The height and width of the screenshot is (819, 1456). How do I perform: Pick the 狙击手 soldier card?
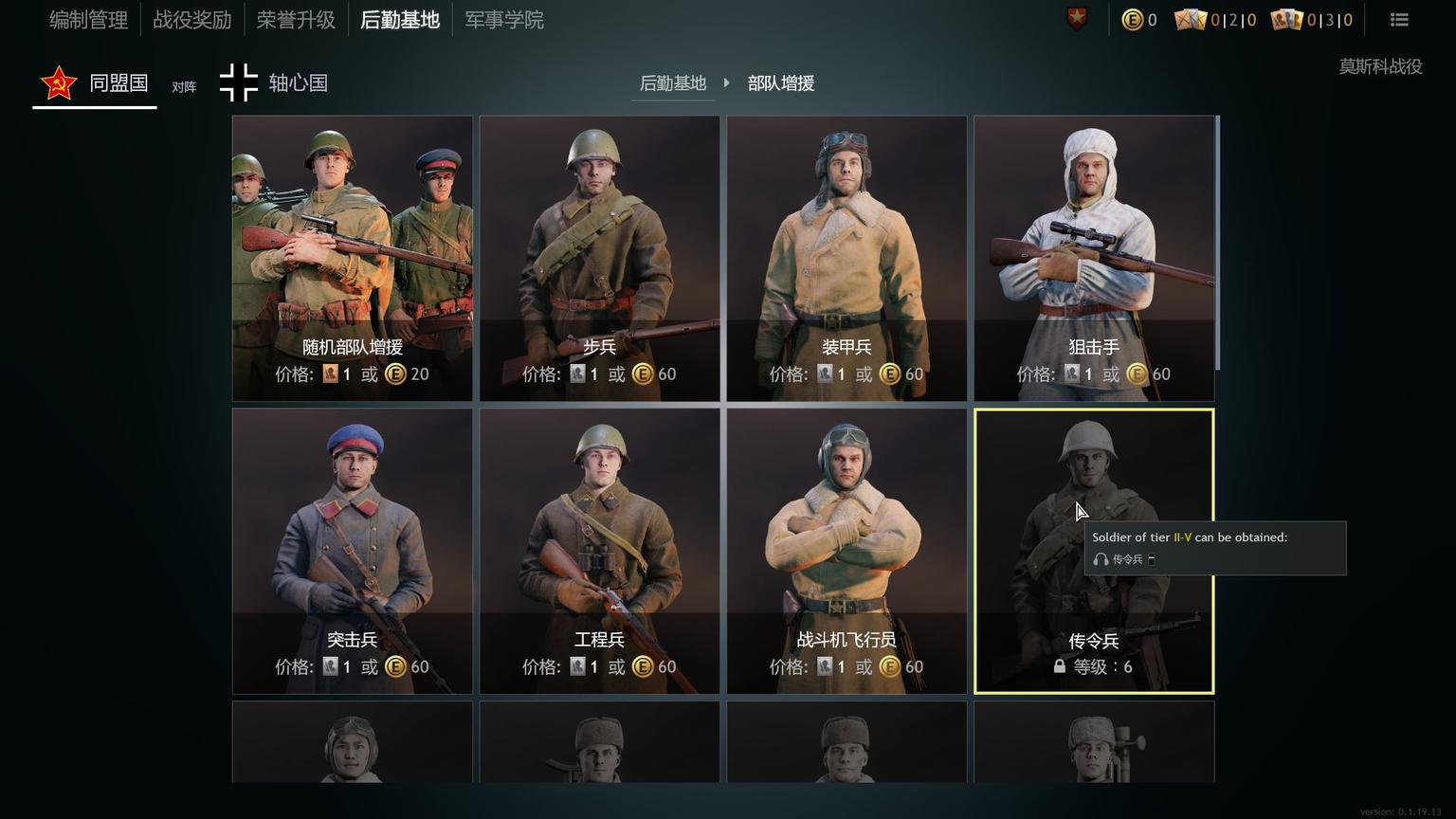pos(1094,258)
